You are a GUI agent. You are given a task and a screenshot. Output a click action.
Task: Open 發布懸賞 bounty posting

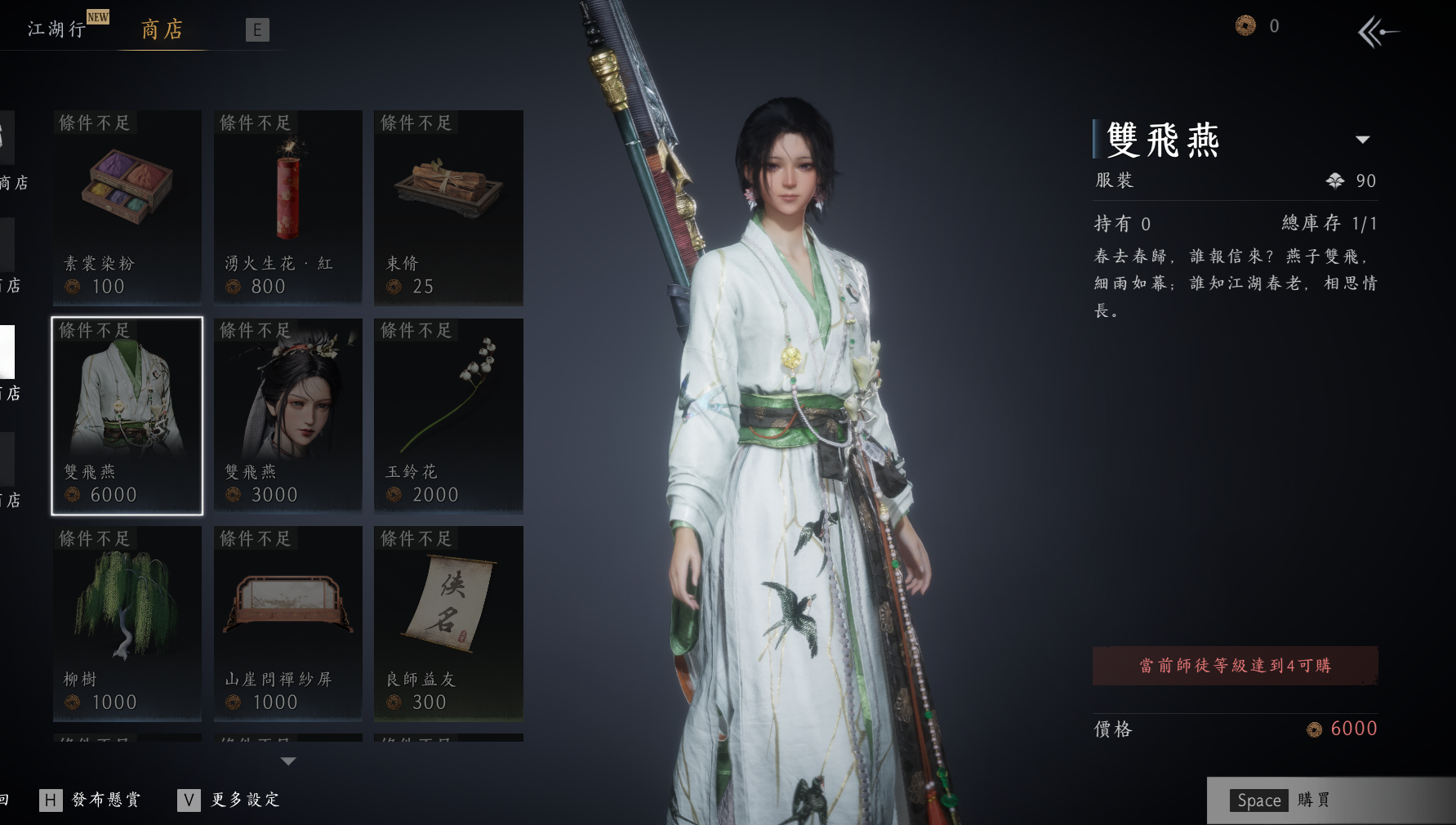[91, 800]
